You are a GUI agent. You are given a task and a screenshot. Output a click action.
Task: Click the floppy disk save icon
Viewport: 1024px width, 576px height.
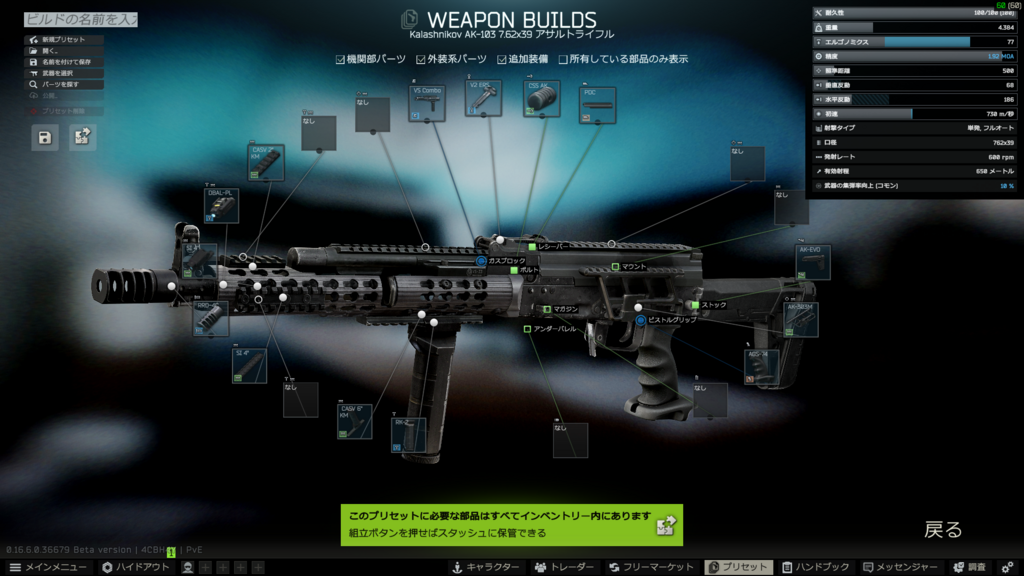click(45, 137)
